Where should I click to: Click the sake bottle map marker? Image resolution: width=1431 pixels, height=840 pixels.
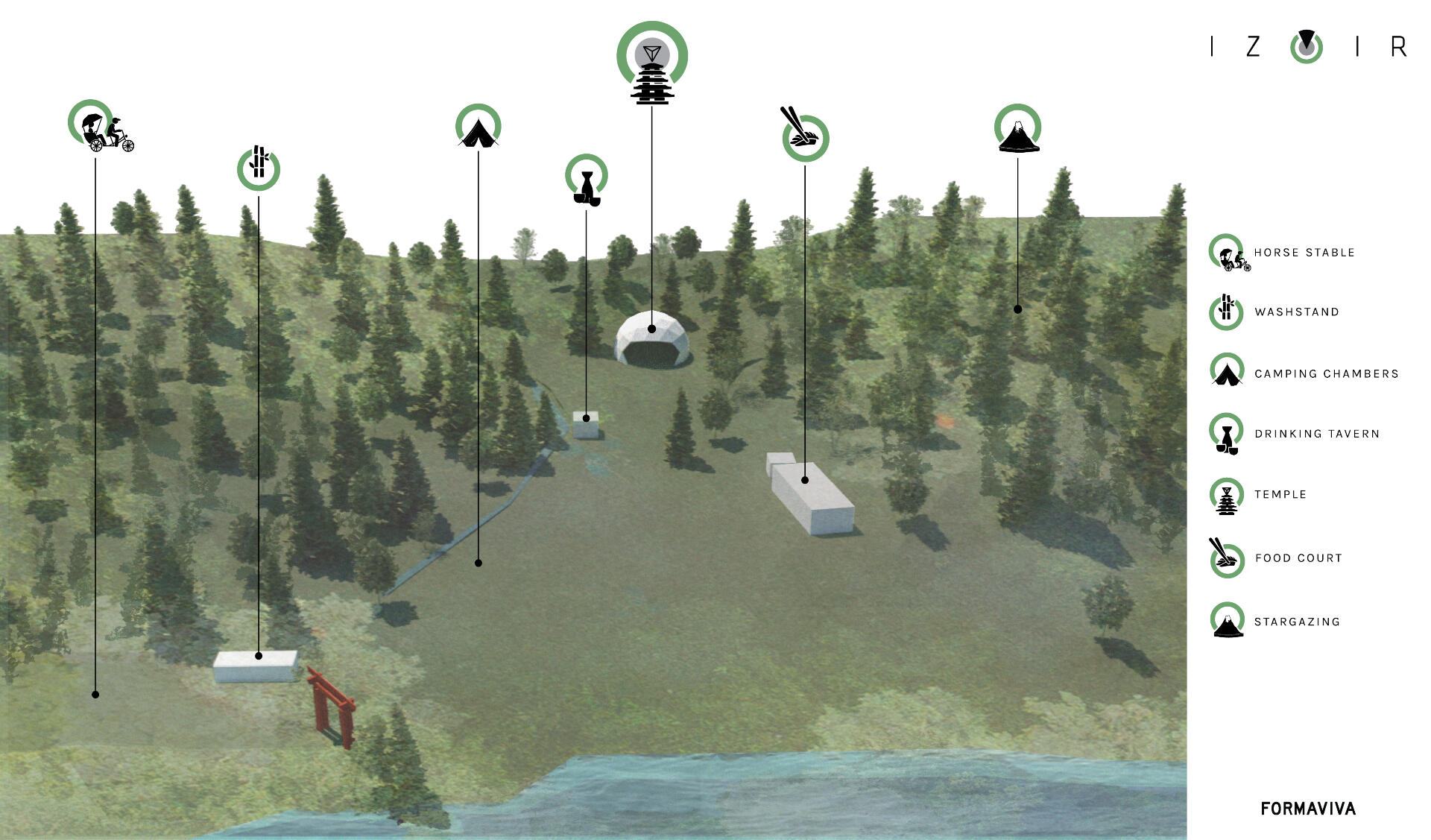587,179
